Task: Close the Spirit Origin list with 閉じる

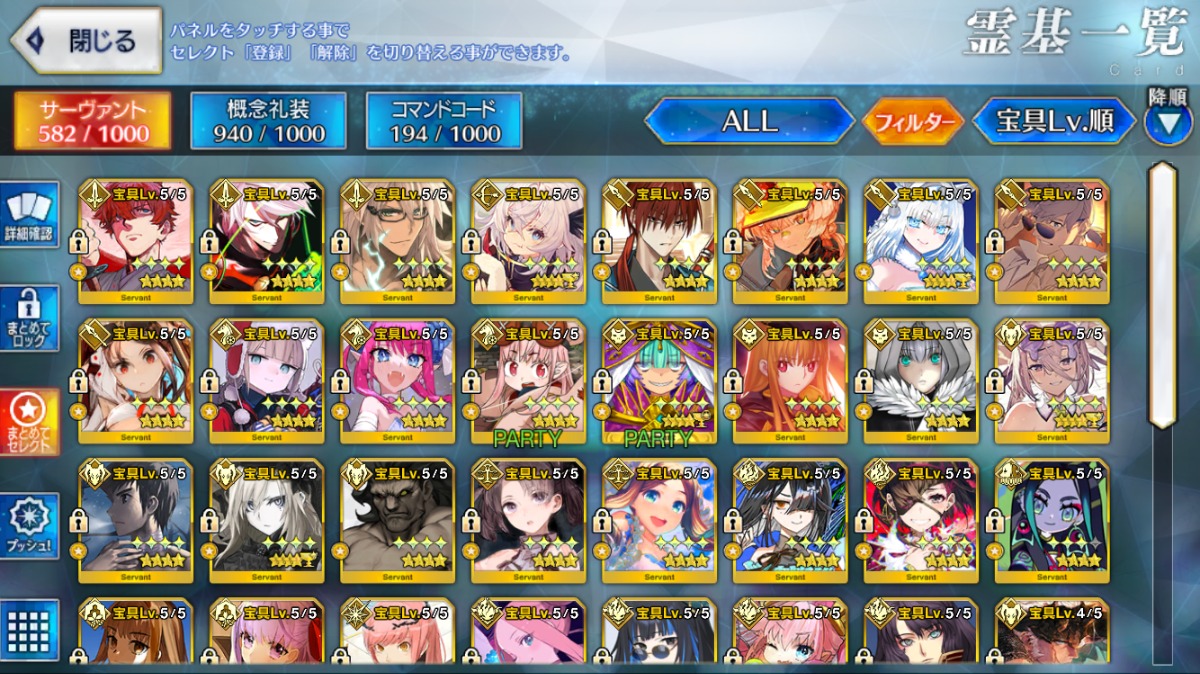Action: tap(86, 41)
